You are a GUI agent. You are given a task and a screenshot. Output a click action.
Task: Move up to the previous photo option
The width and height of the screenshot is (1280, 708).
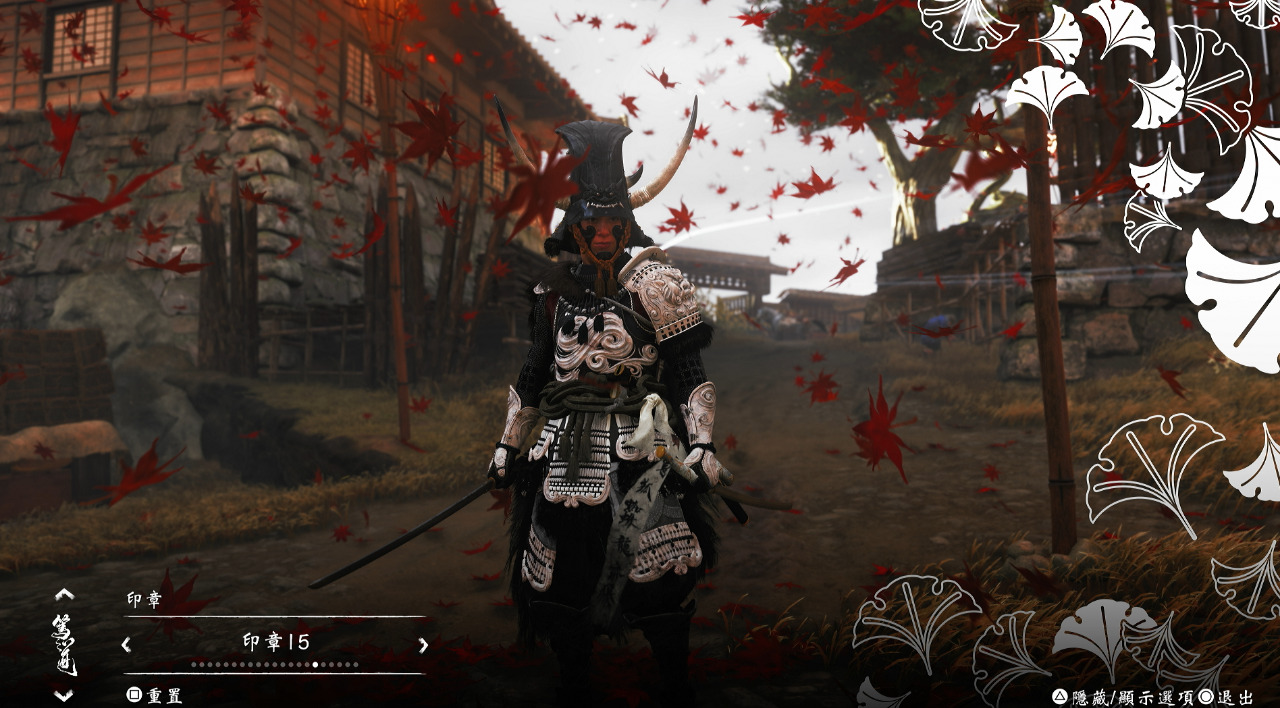(64, 594)
